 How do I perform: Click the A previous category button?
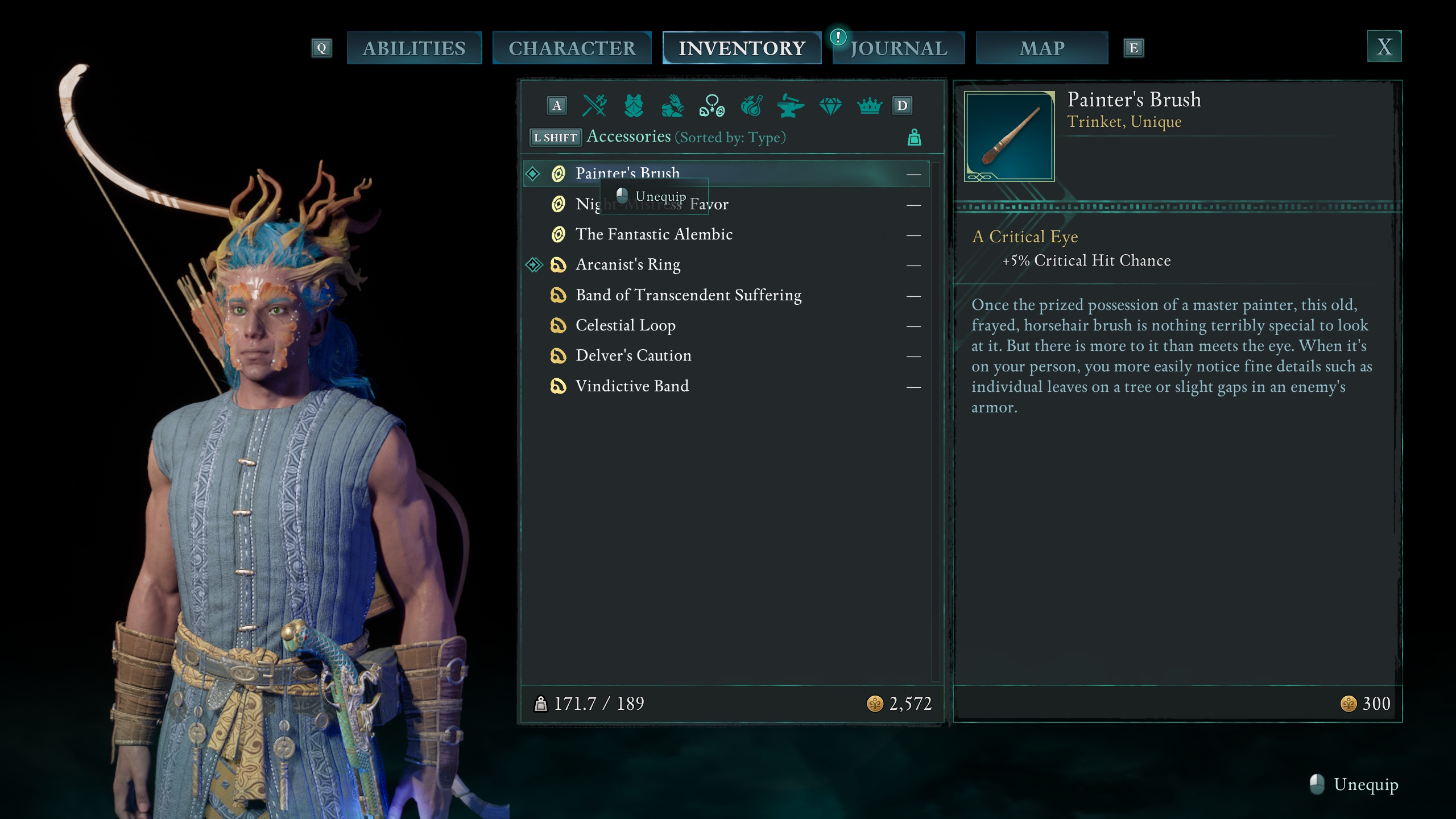click(x=556, y=105)
